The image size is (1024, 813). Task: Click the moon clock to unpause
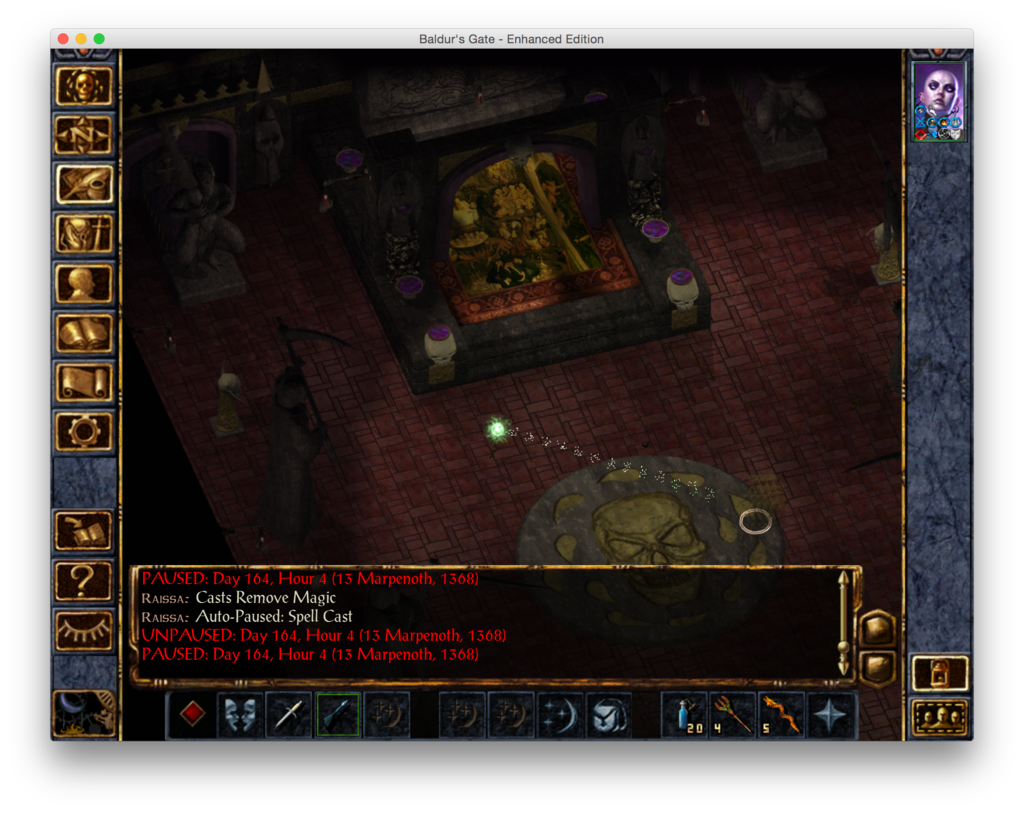click(x=84, y=712)
